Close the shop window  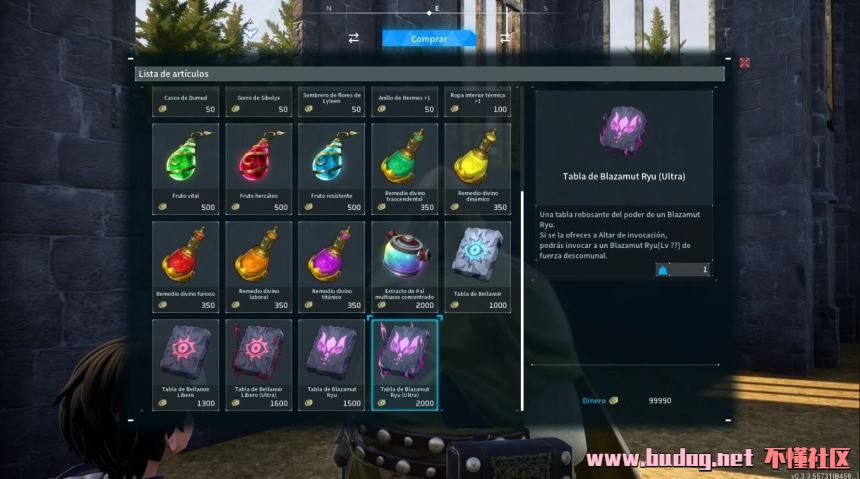coord(745,62)
